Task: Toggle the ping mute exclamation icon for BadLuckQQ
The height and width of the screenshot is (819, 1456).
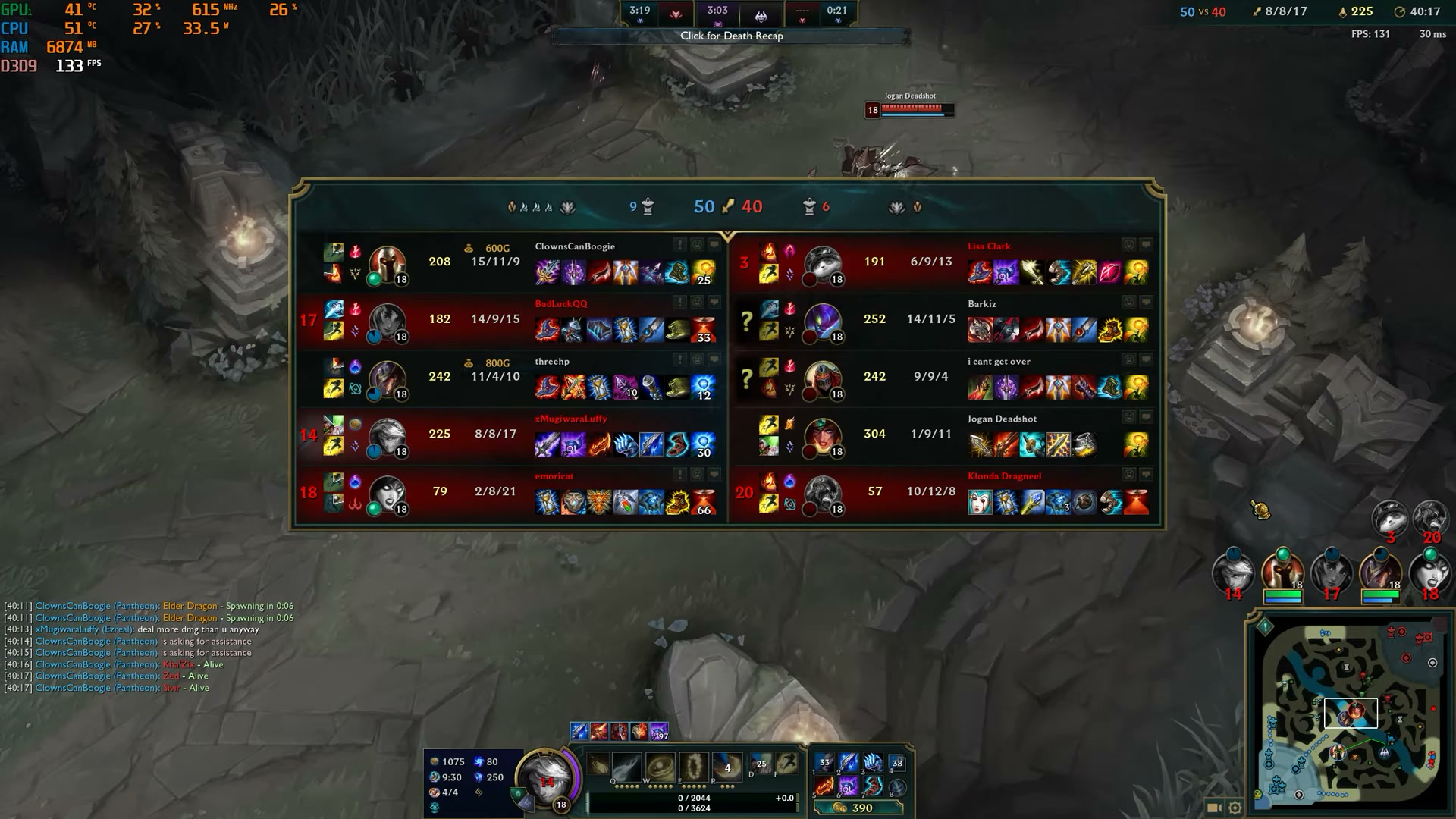Action: click(679, 301)
